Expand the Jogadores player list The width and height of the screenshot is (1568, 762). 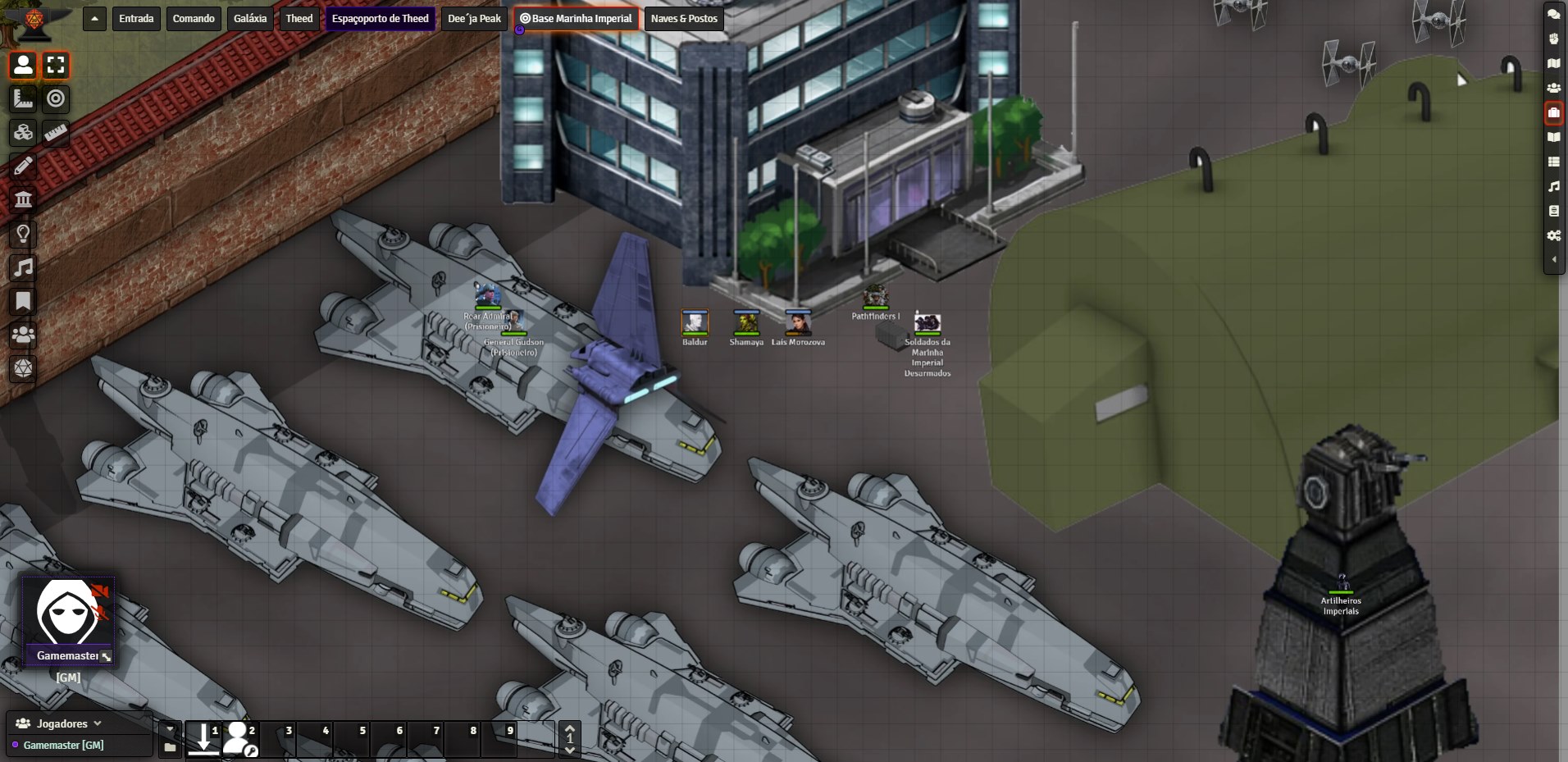point(97,723)
